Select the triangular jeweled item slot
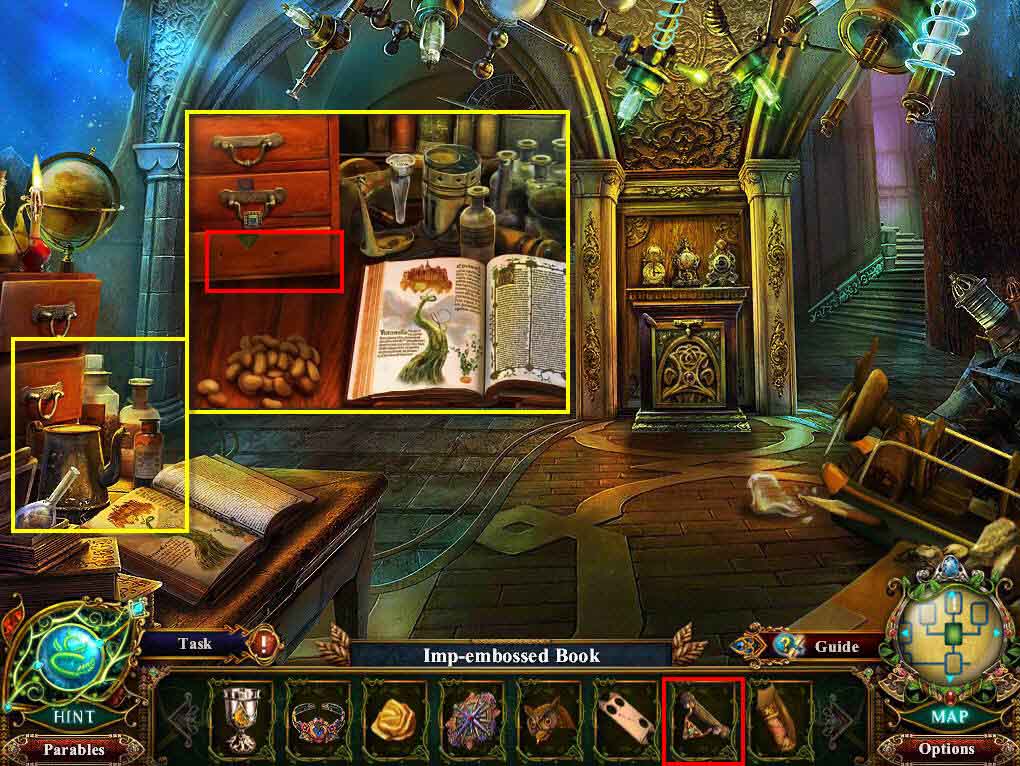Screen dimensions: 1020x766 pos(702,716)
